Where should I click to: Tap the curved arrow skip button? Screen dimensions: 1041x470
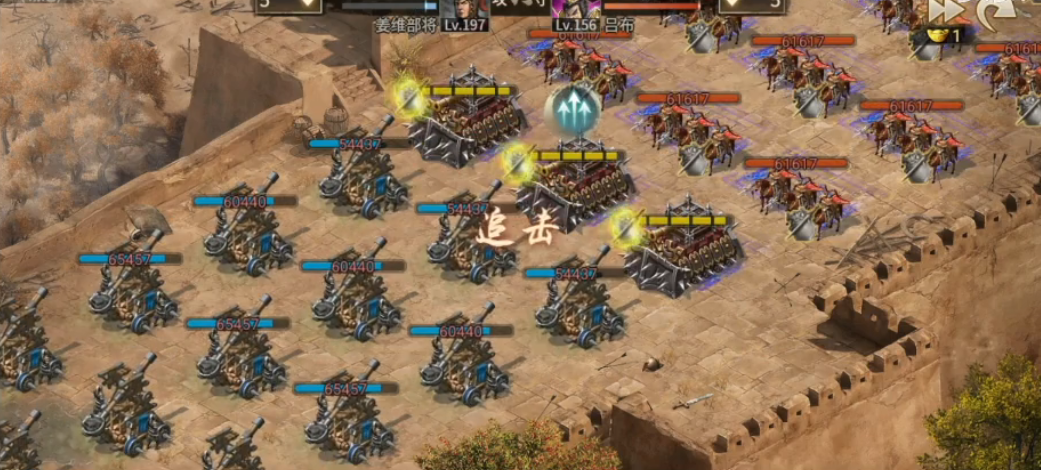[996, 11]
